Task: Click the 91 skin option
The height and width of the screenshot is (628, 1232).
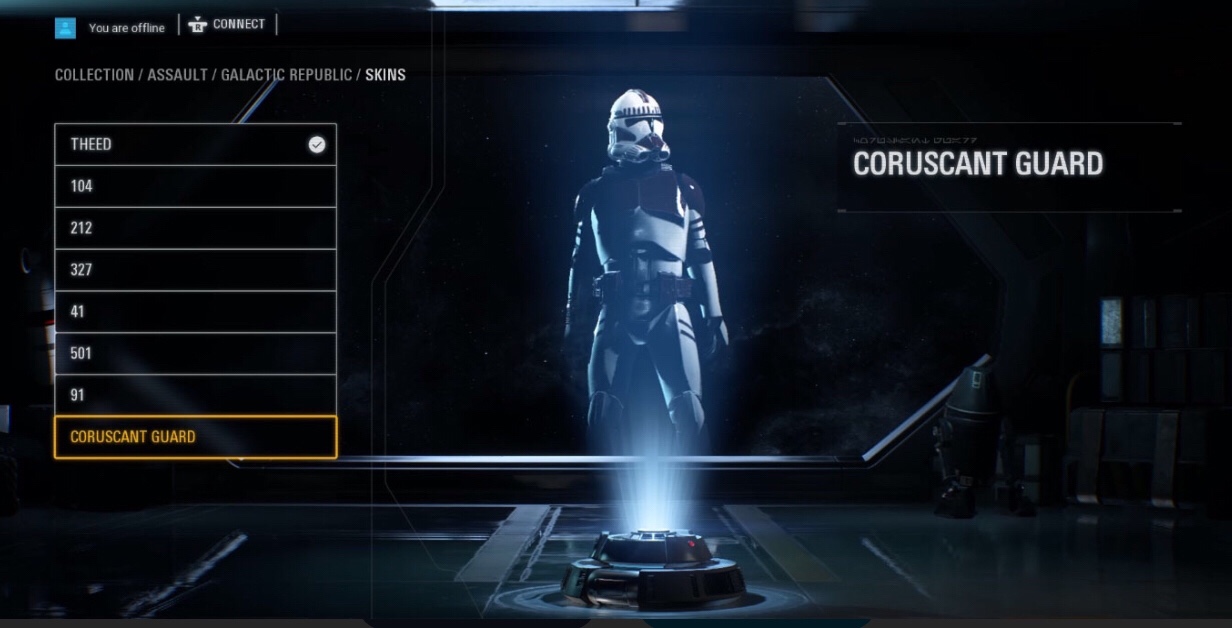Action: coord(195,396)
